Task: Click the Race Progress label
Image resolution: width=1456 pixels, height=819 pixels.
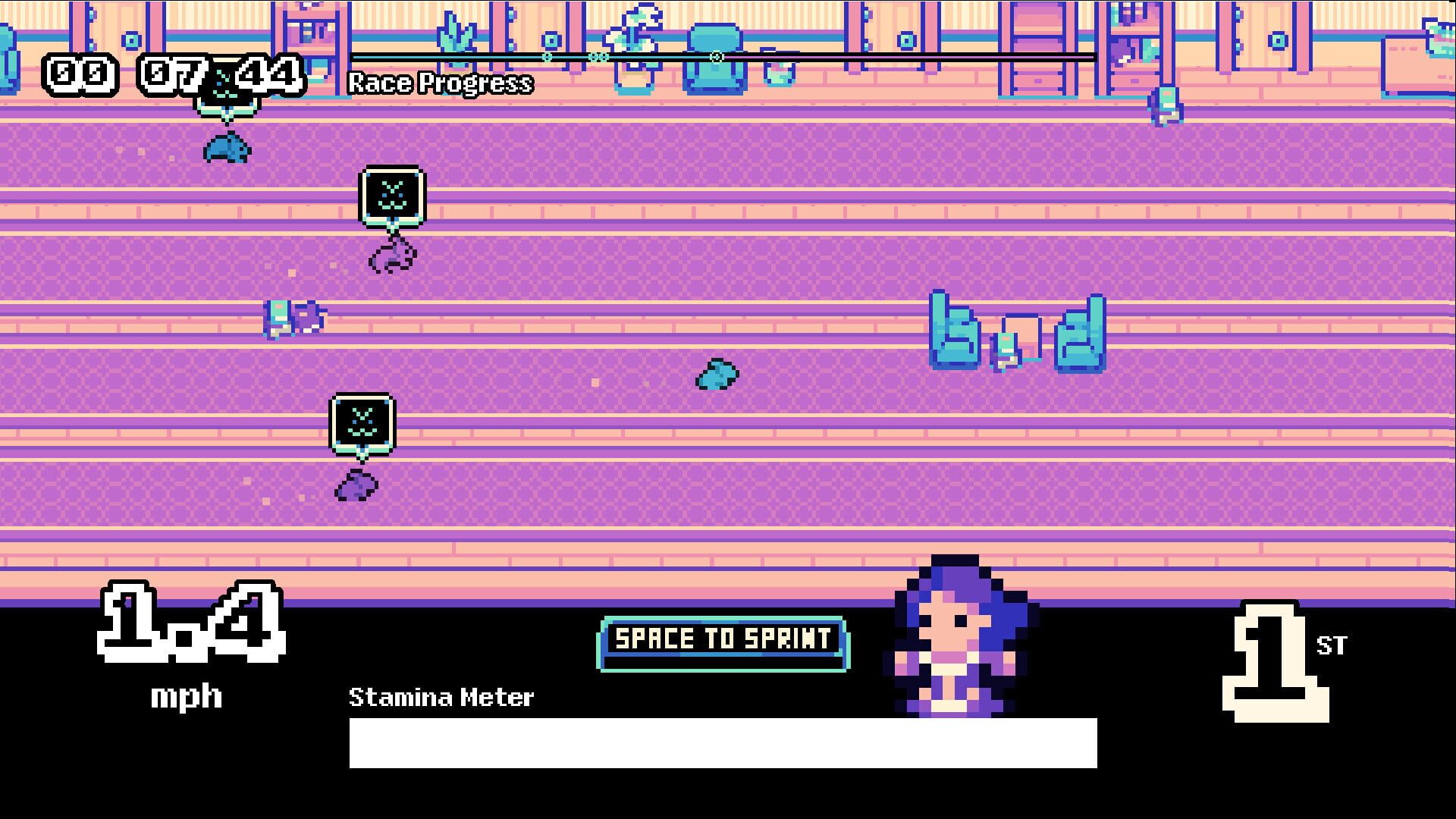Action: 440,83
